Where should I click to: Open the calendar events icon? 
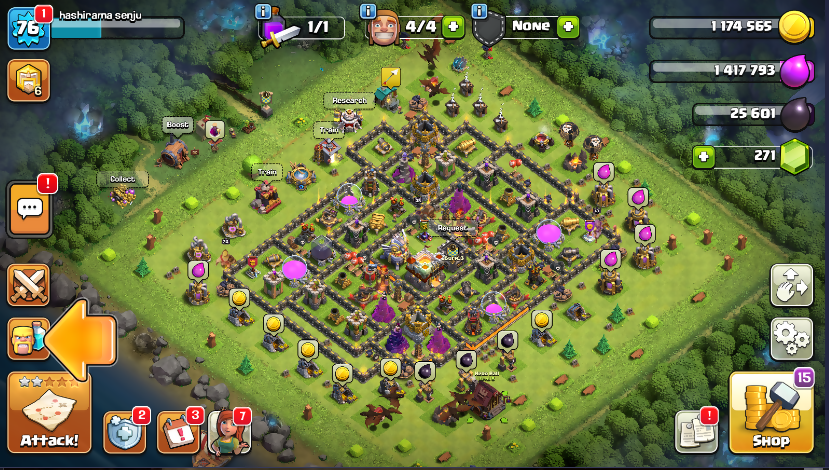(177, 431)
